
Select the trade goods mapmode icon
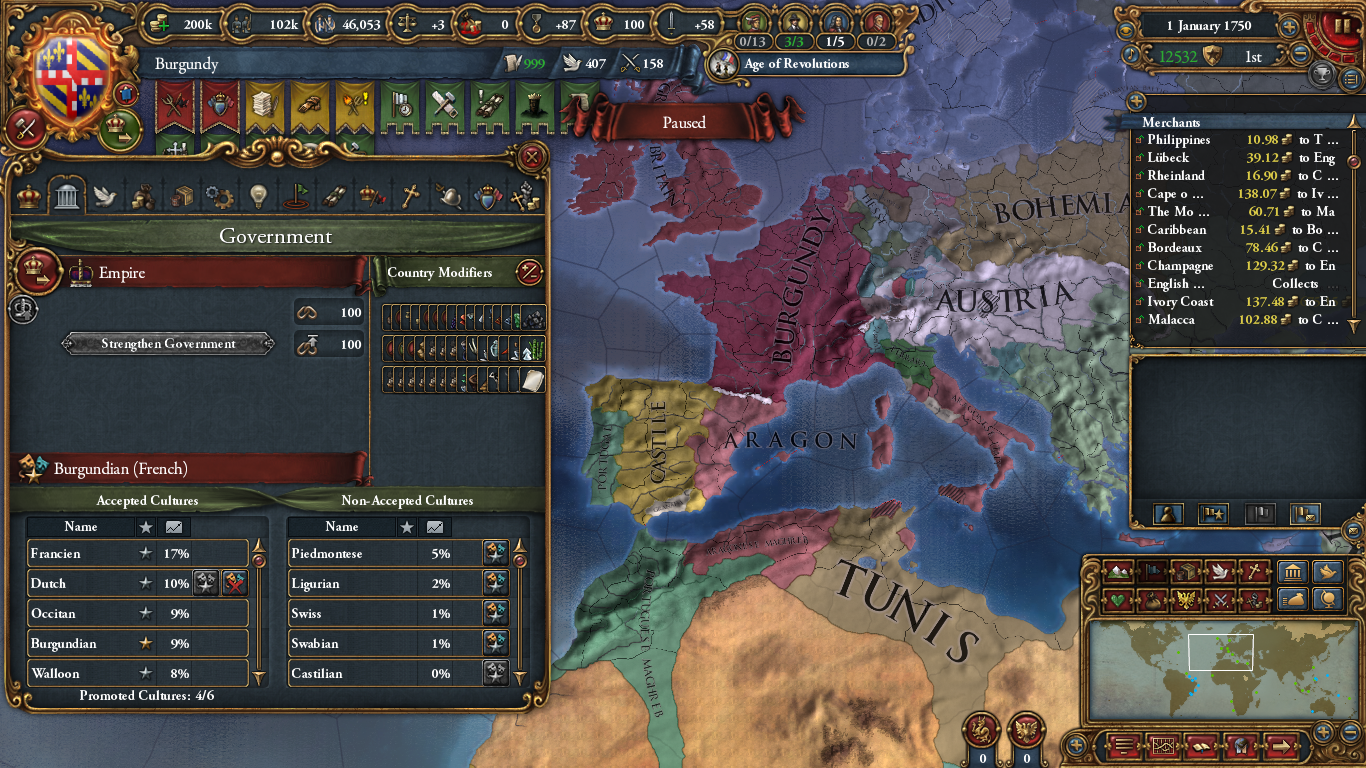(1186, 573)
